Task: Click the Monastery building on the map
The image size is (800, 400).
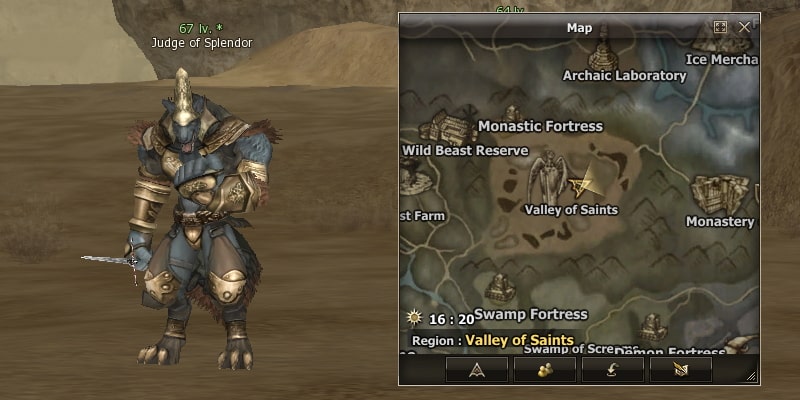Action: 721,194
